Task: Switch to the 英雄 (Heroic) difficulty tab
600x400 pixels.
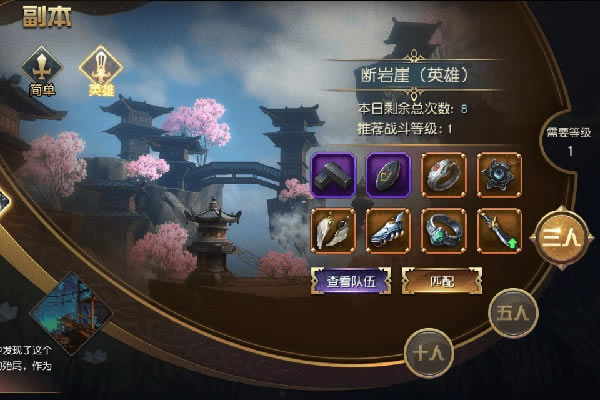Action: click(100, 70)
